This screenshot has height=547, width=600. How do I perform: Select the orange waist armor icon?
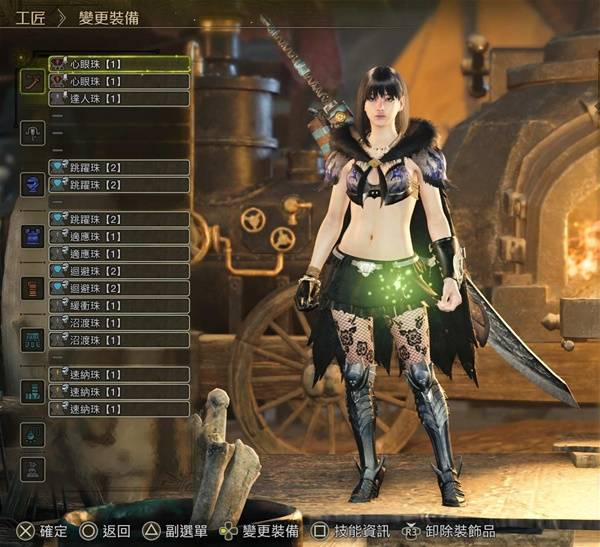pyautogui.click(x=33, y=288)
